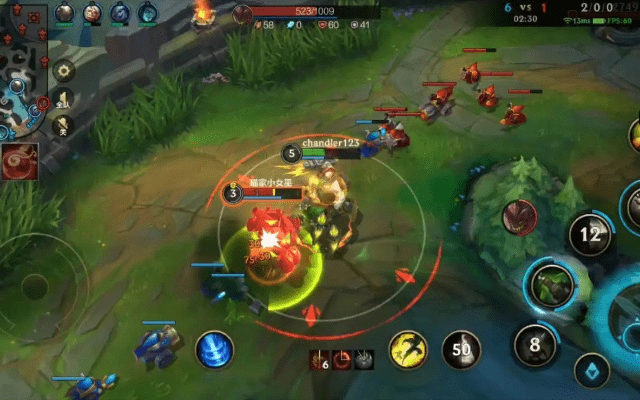This screenshot has height=400, width=640.
Task: Toggle the 全队 team chat button
Action: 63,100
